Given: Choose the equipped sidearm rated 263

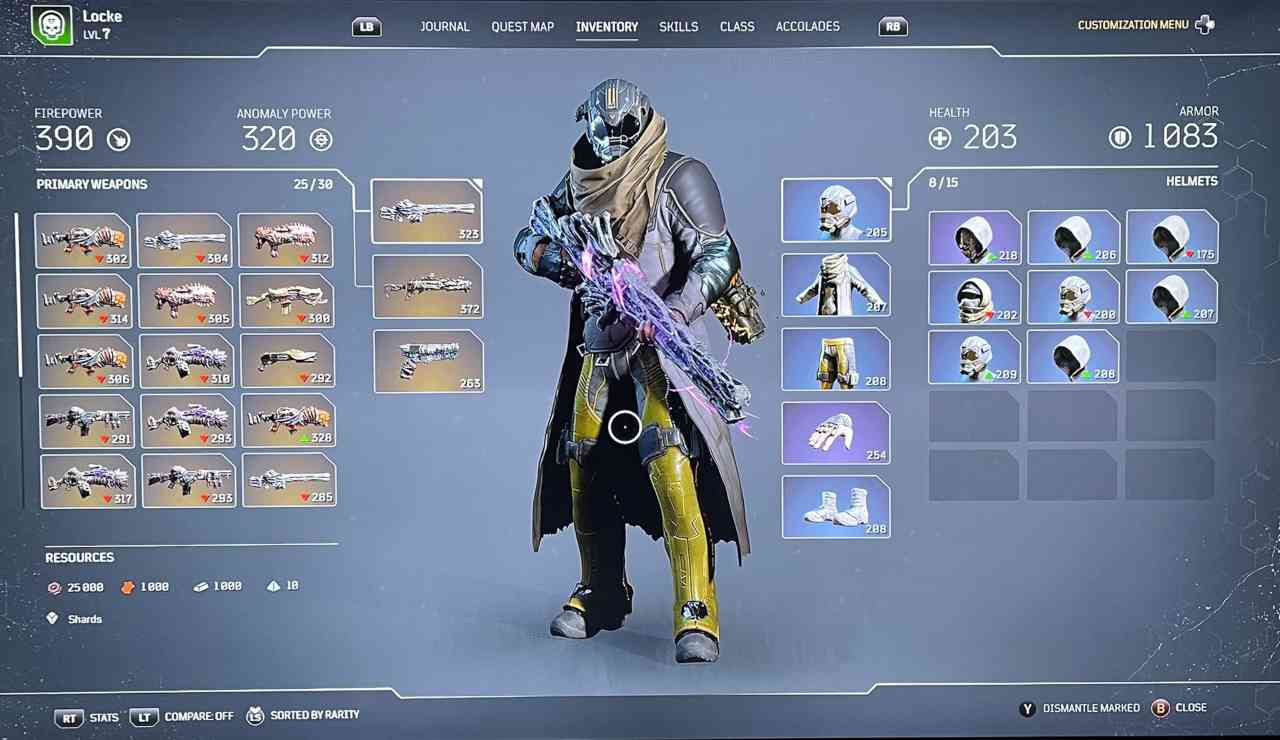Looking at the screenshot, I should (x=428, y=361).
